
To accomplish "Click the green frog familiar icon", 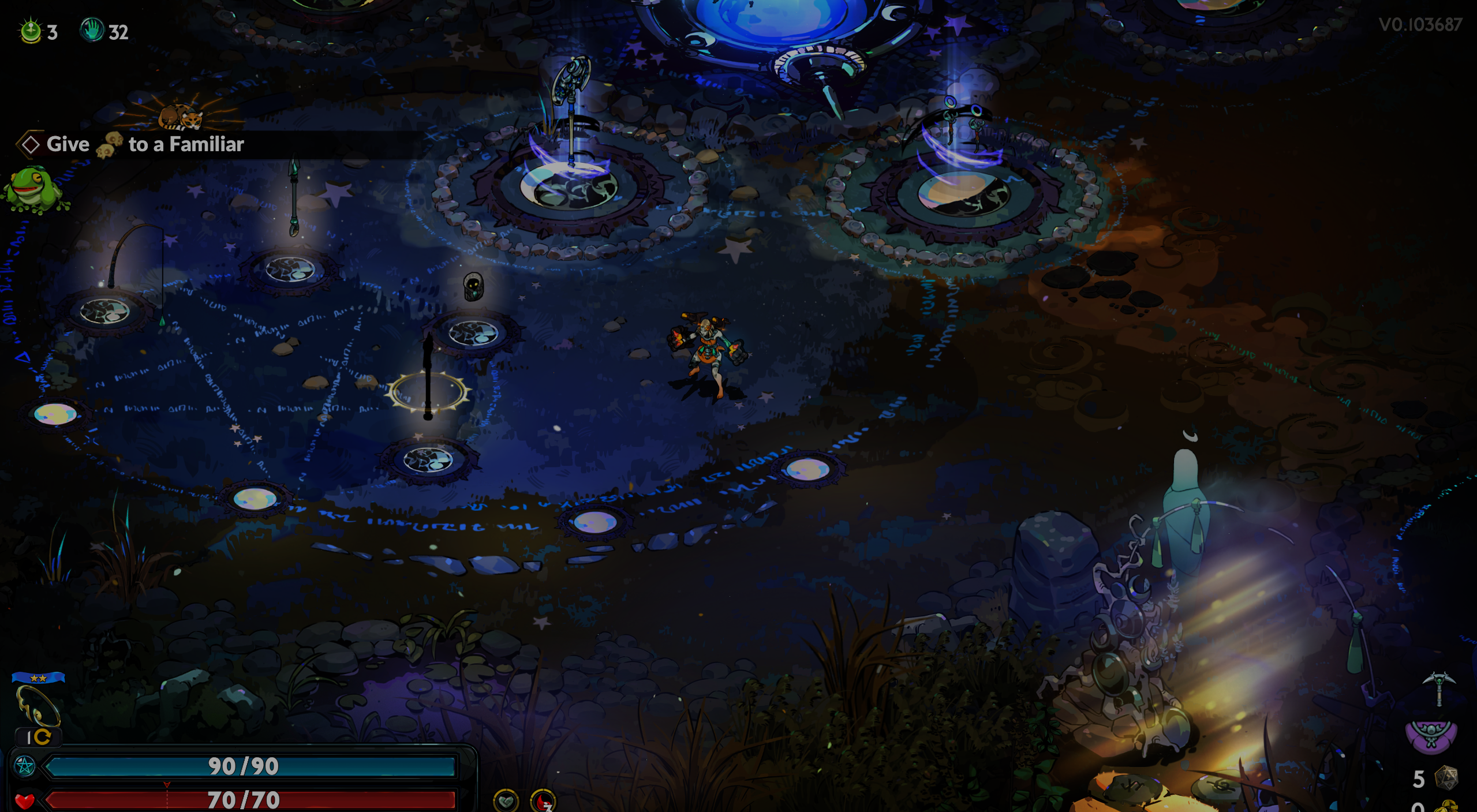I will (x=33, y=189).
